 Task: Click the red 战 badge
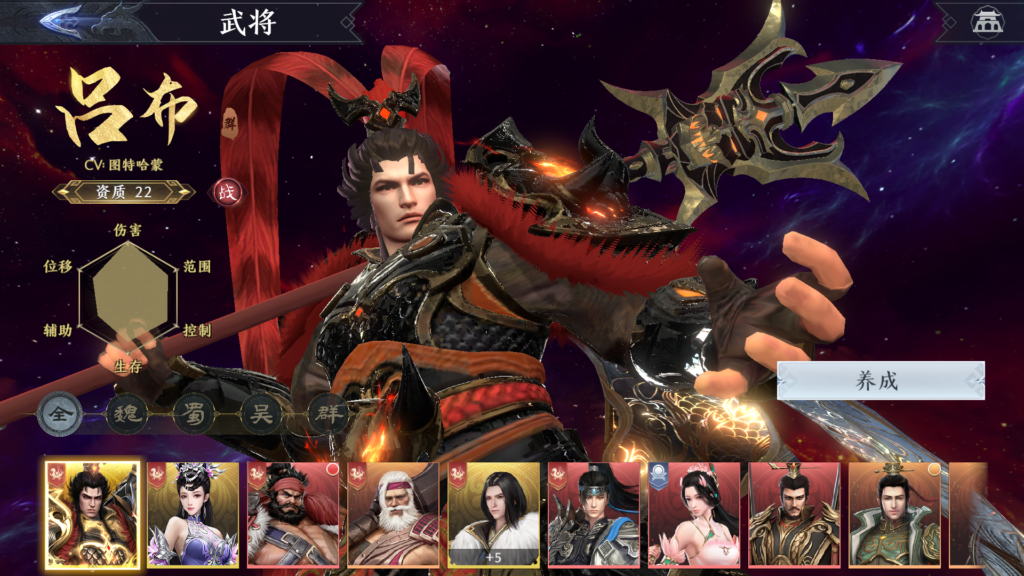point(228,192)
